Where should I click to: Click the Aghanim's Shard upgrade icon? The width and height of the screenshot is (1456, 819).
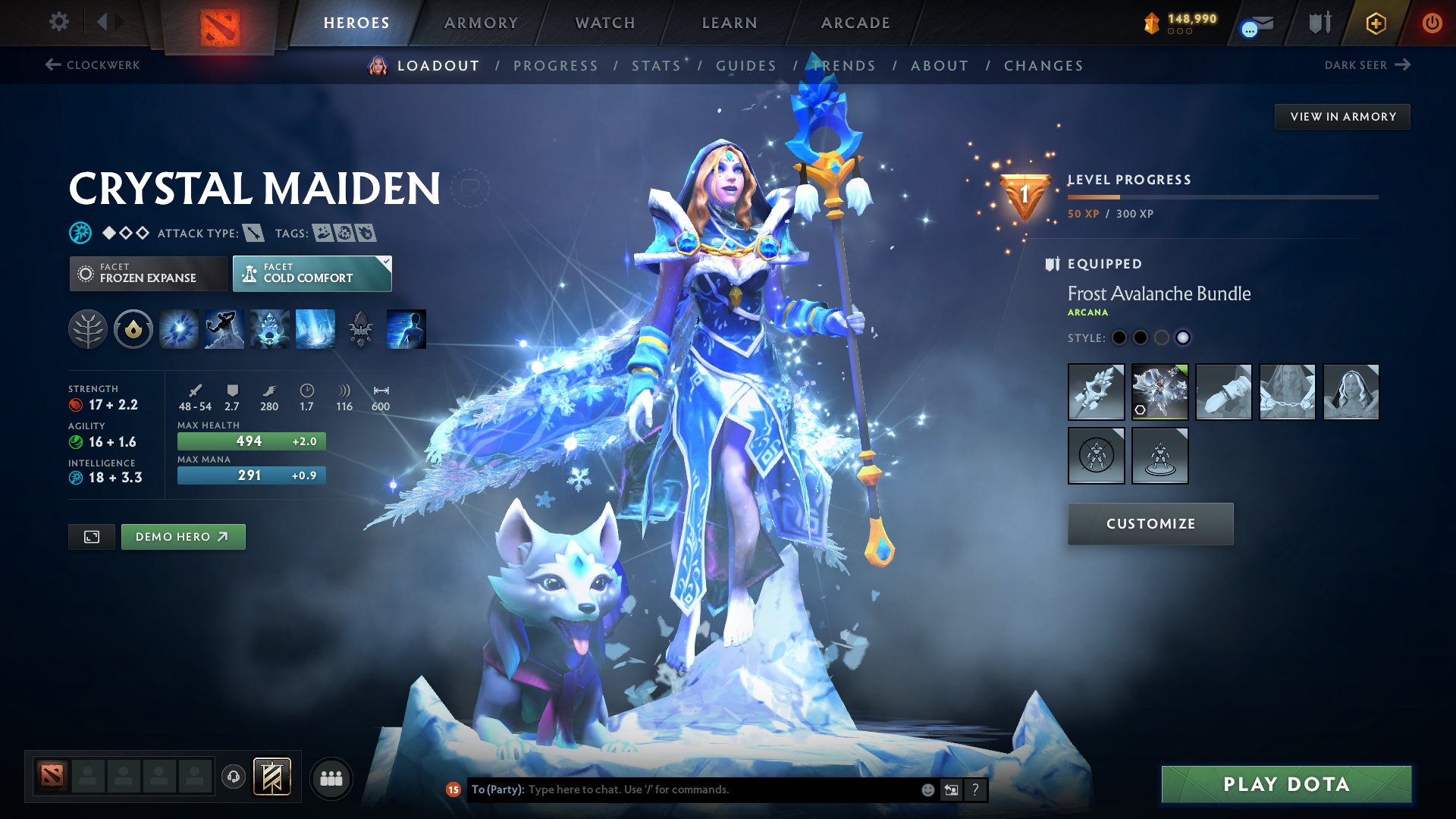coord(360,328)
